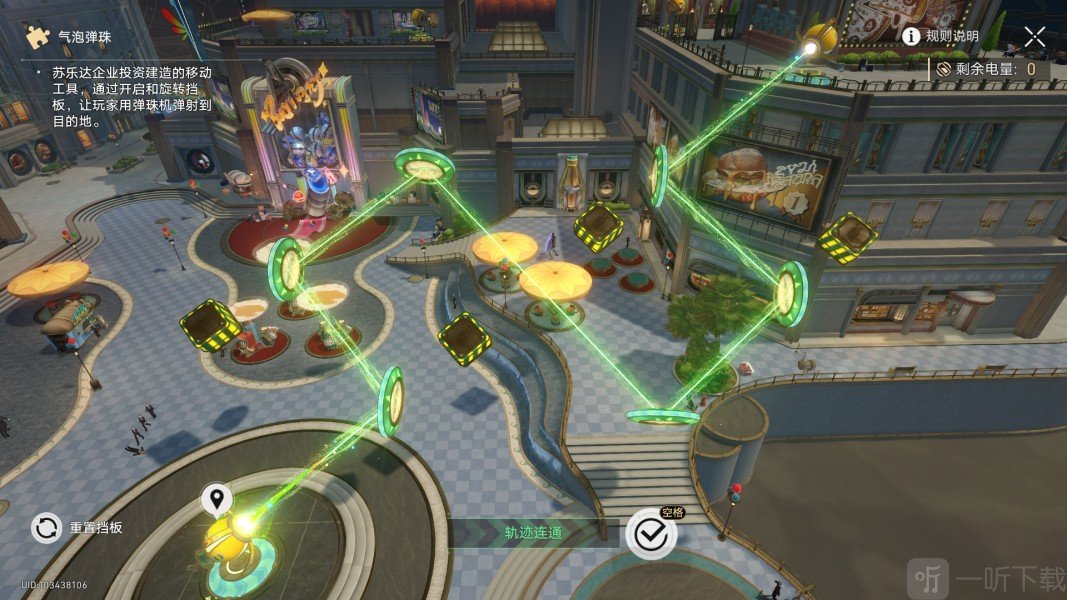The height and width of the screenshot is (600, 1067).
Task: Confirm the track with the checkmark button
Action: pyautogui.click(x=651, y=534)
